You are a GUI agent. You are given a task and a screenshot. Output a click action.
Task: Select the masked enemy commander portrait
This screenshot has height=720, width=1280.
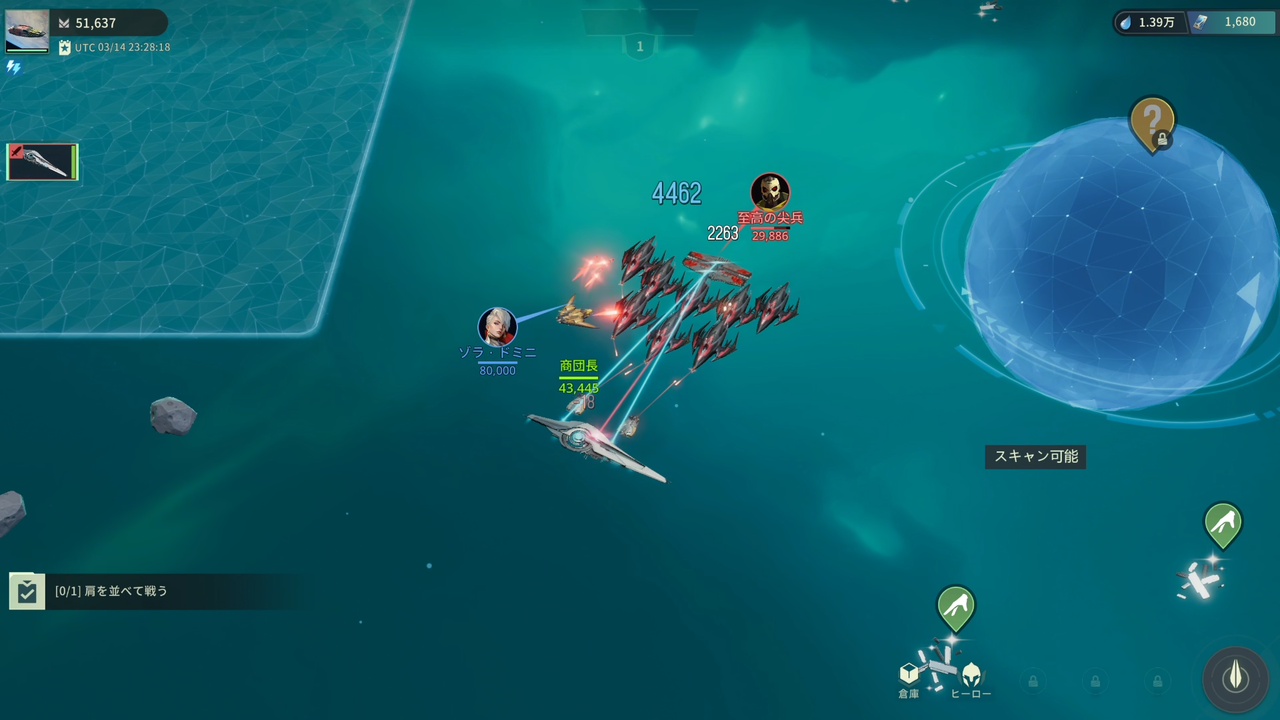[x=770, y=192]
